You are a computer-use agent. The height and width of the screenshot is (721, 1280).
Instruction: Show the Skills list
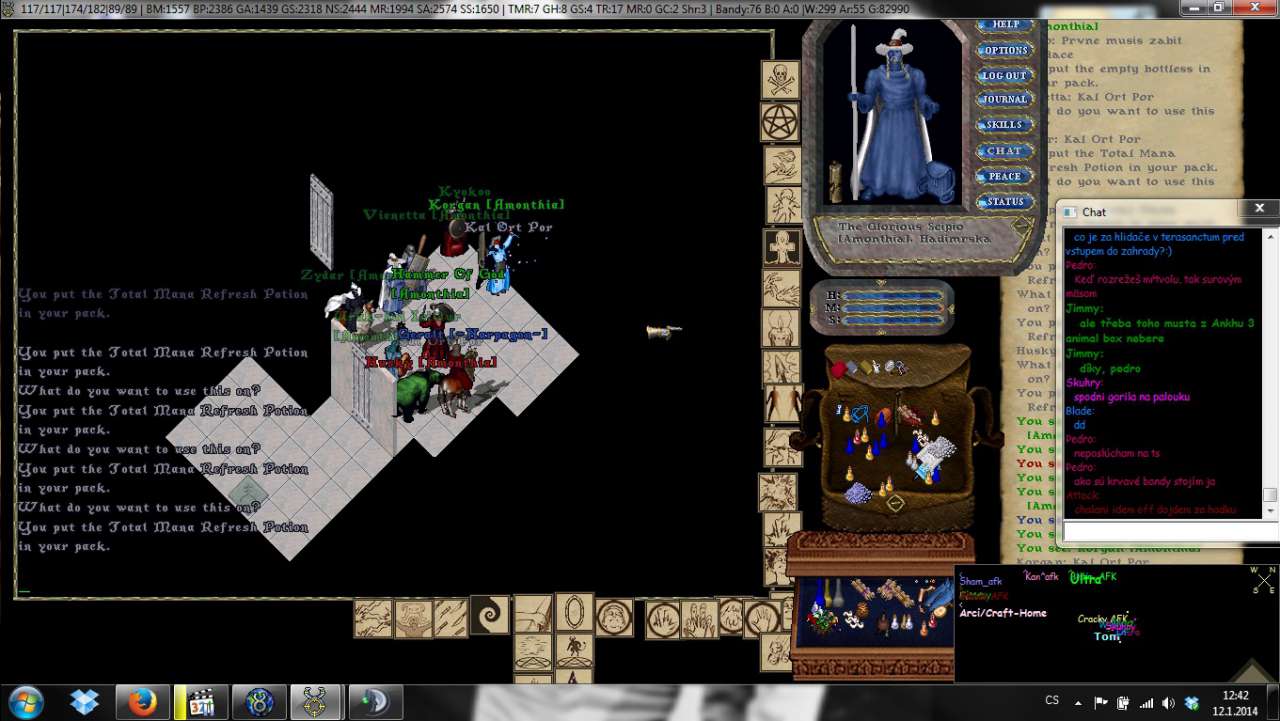[x=1004, y=124]
